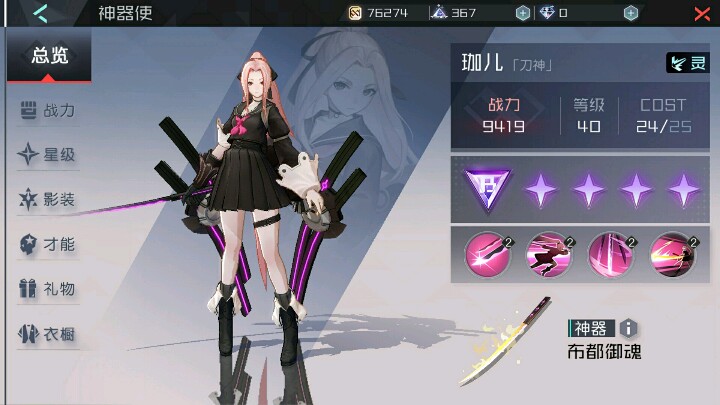Show the 才能 talents tab

coord(49,244)
